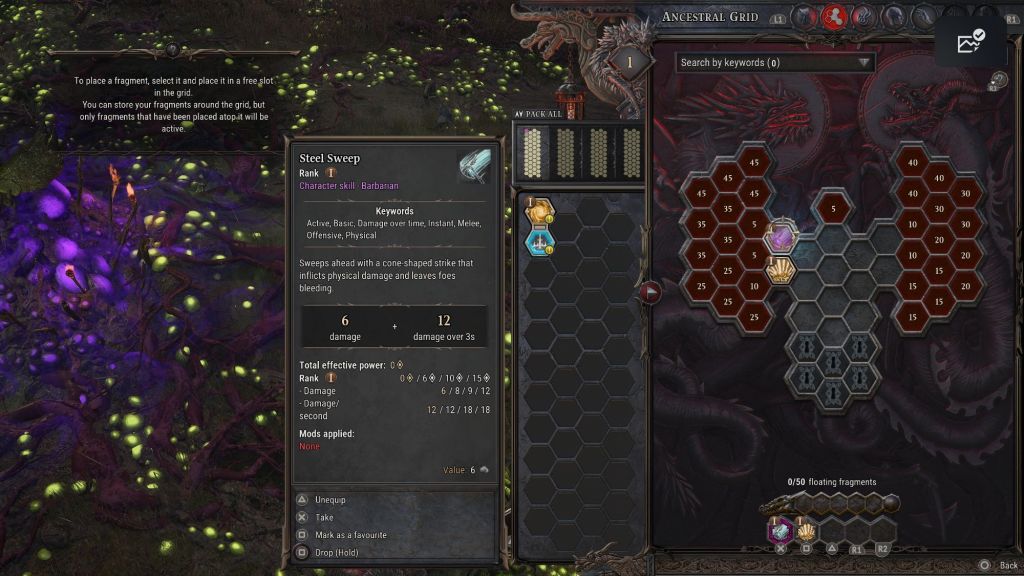Select the golden shell skill in the action bar
Screen dimensions: 1024x576
click(806, 531)
